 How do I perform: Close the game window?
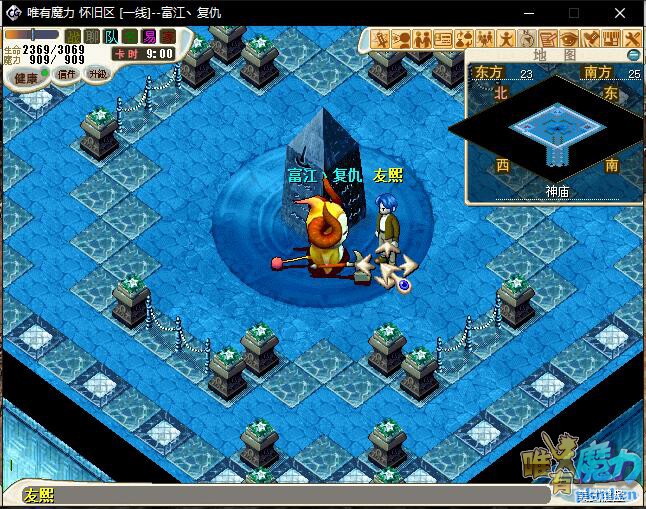pos(622,13)
